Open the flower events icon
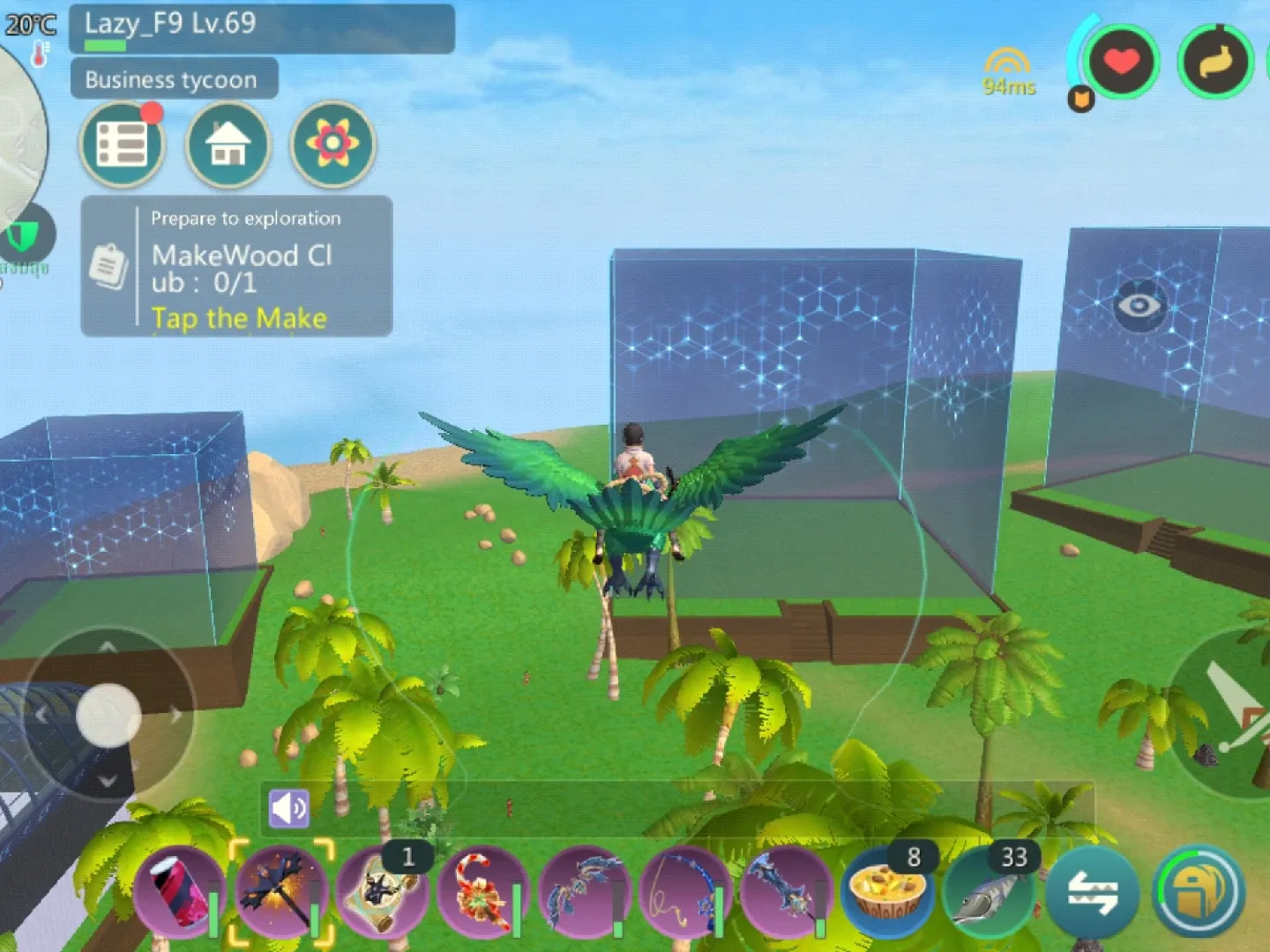 tap(332, 145)
